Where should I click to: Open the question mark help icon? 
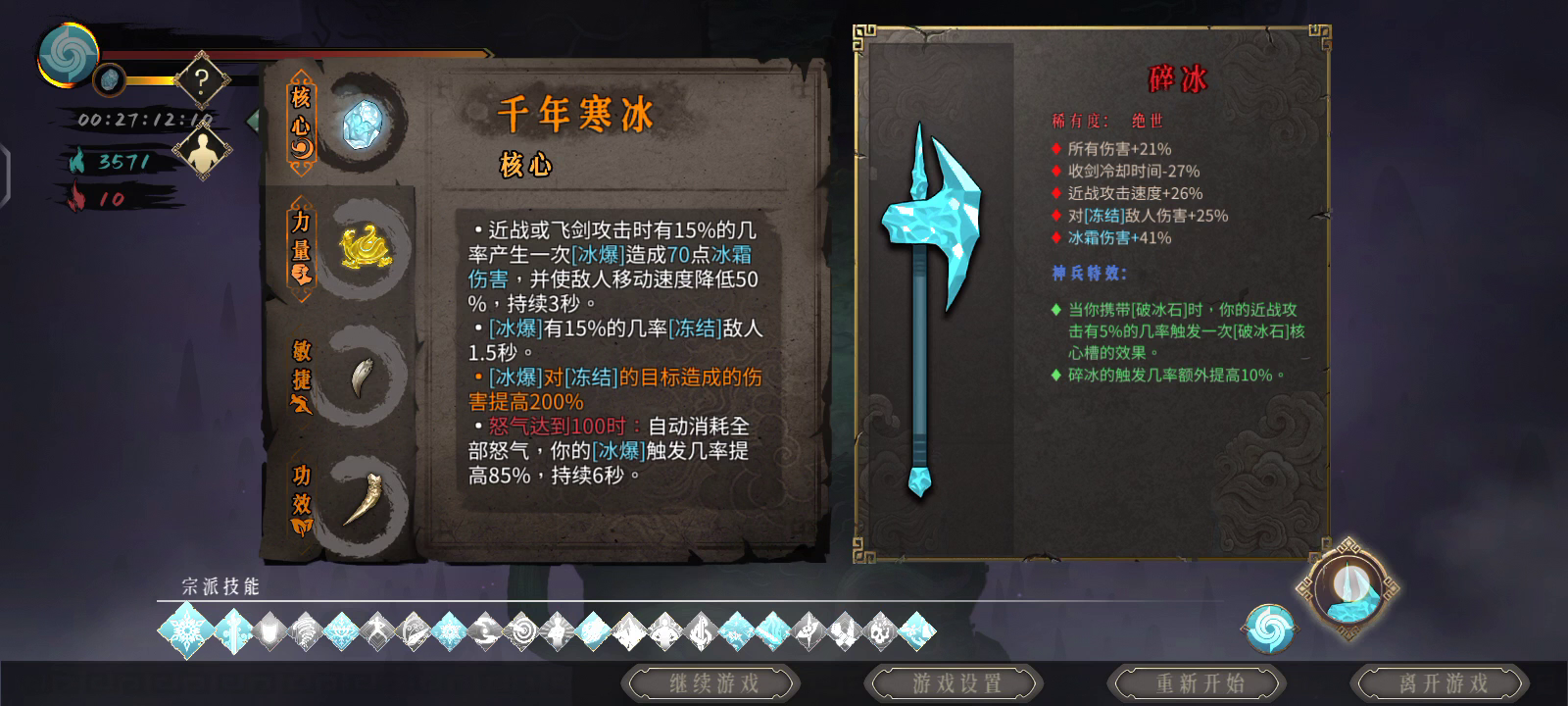(x=200, y=80)
